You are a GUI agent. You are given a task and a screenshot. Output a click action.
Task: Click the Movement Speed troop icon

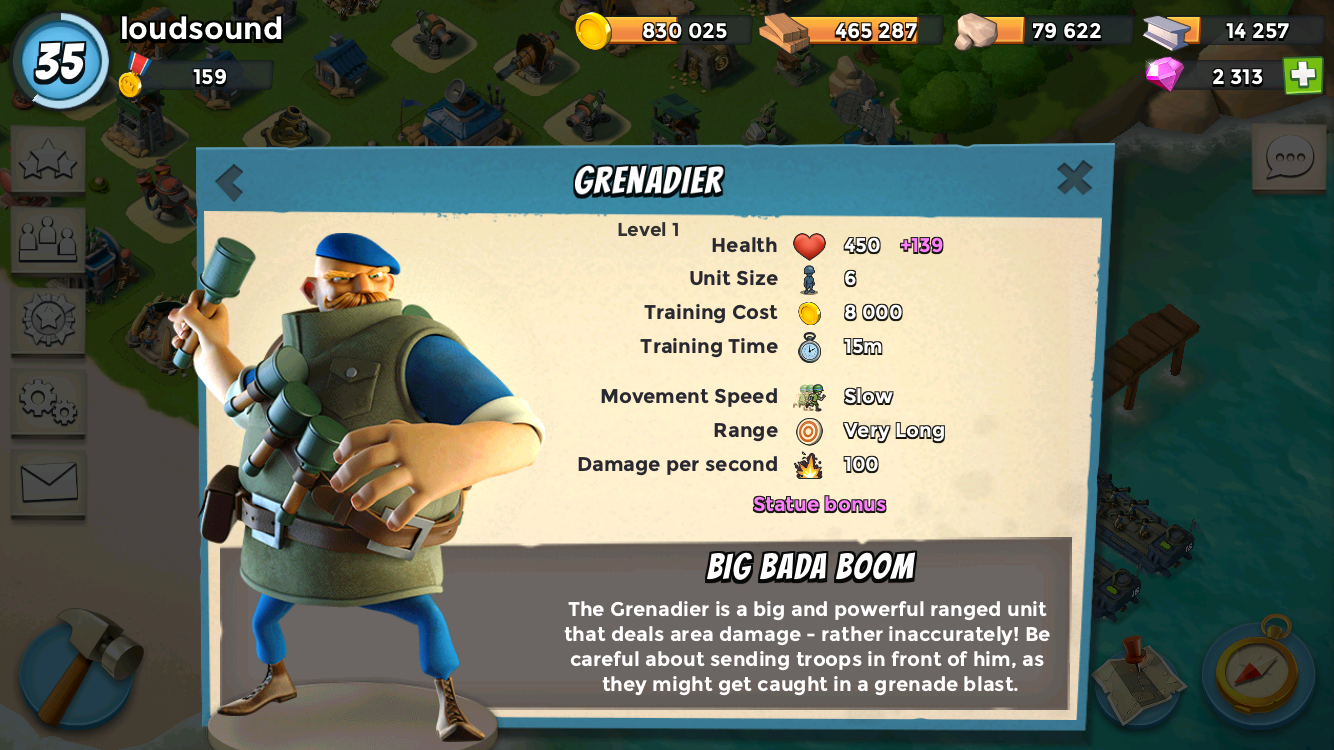point(812,396)
